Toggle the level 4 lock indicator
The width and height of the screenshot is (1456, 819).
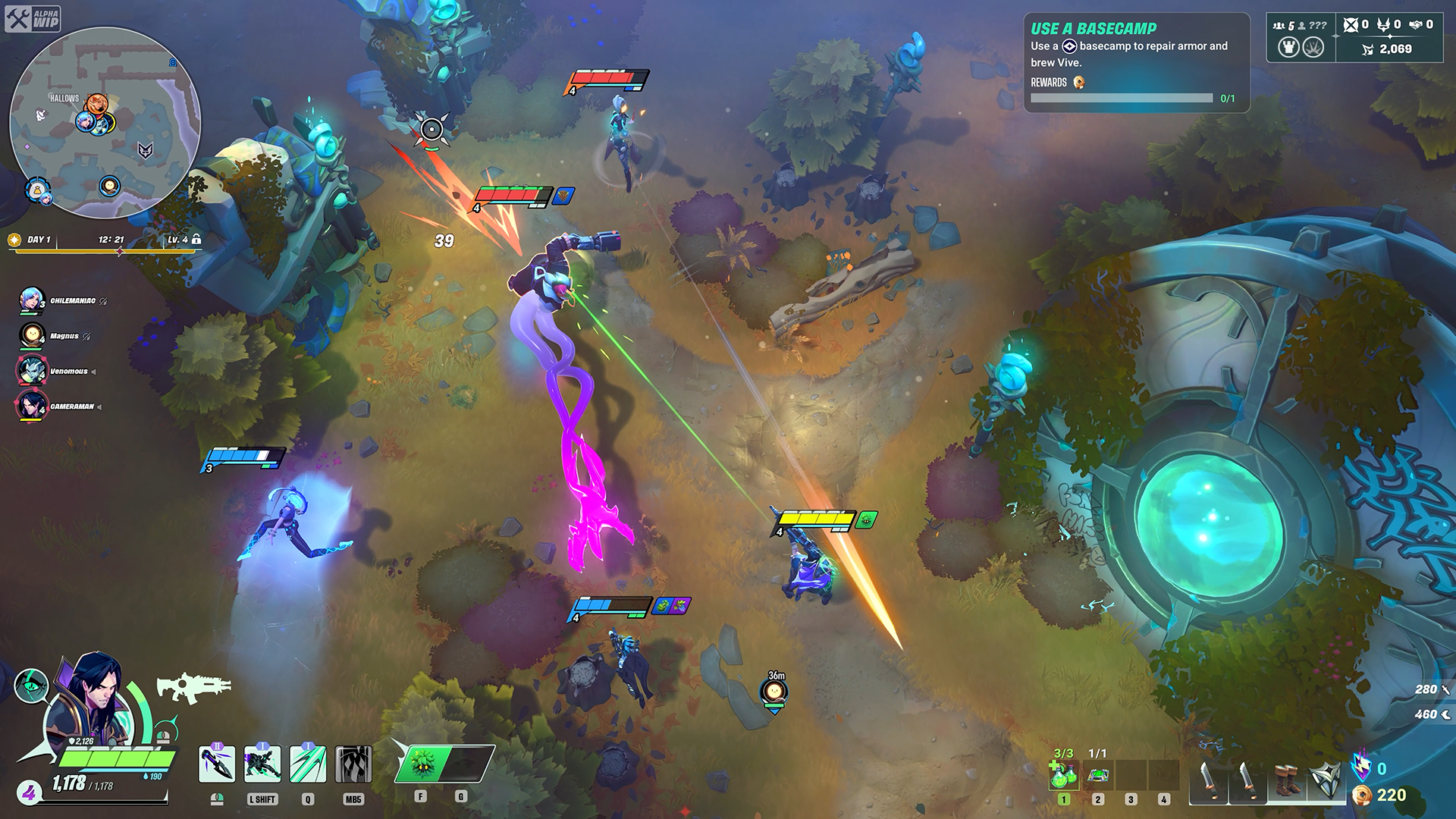click(198, 238)
